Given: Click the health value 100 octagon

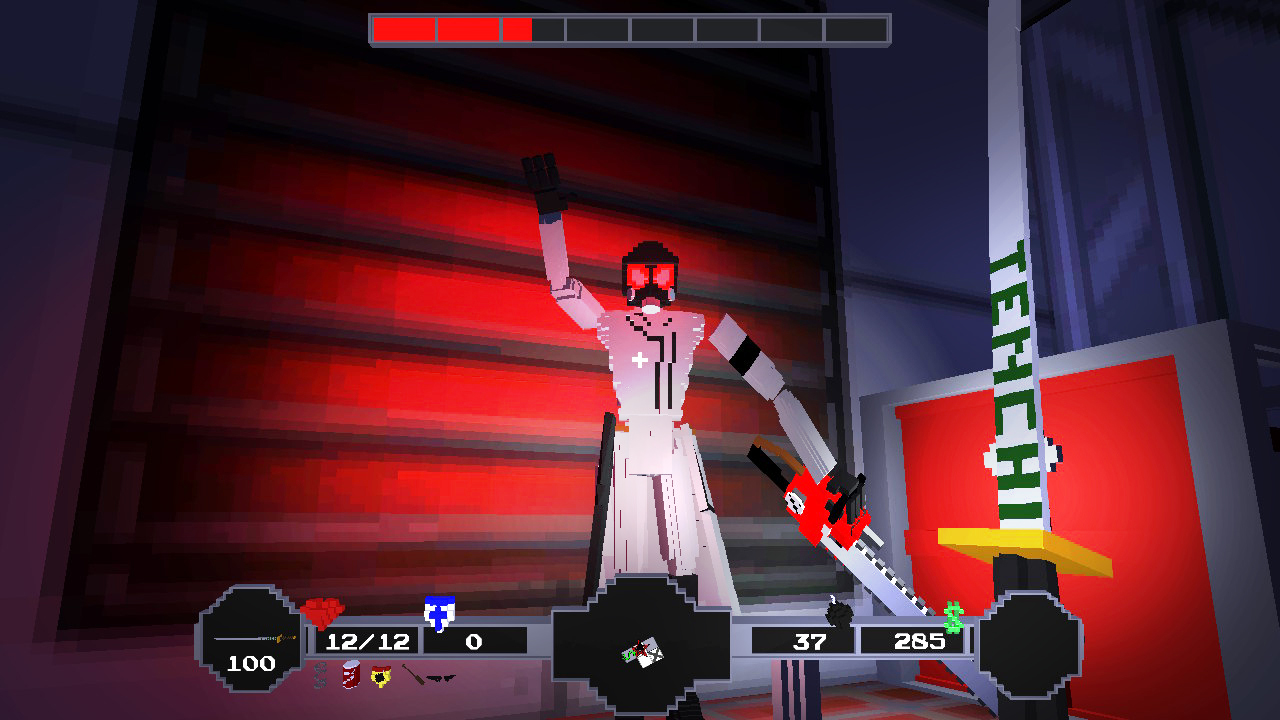Looking at the screenshot, I should click(250, 662).
